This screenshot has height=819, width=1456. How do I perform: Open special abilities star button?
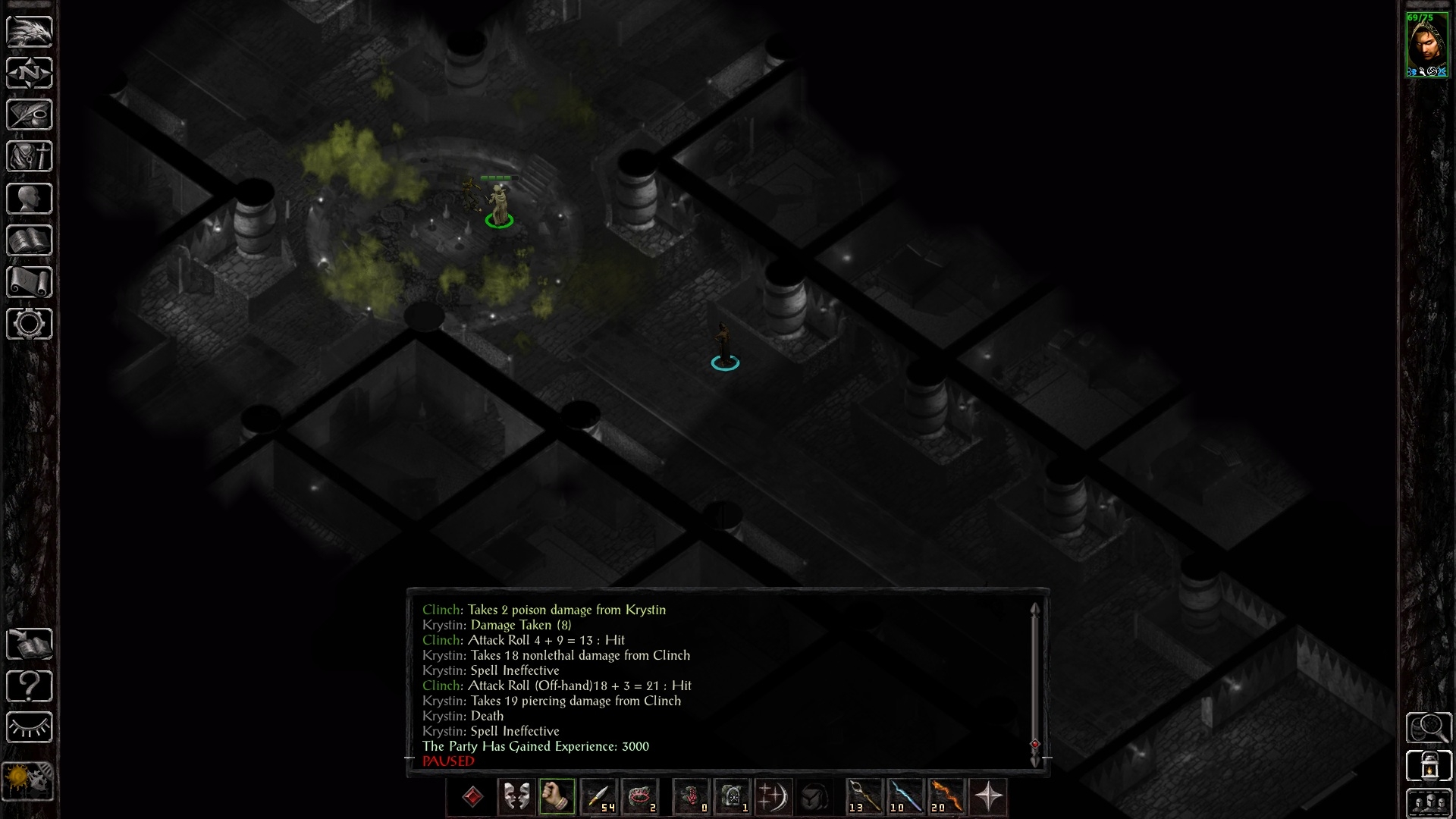988,797
